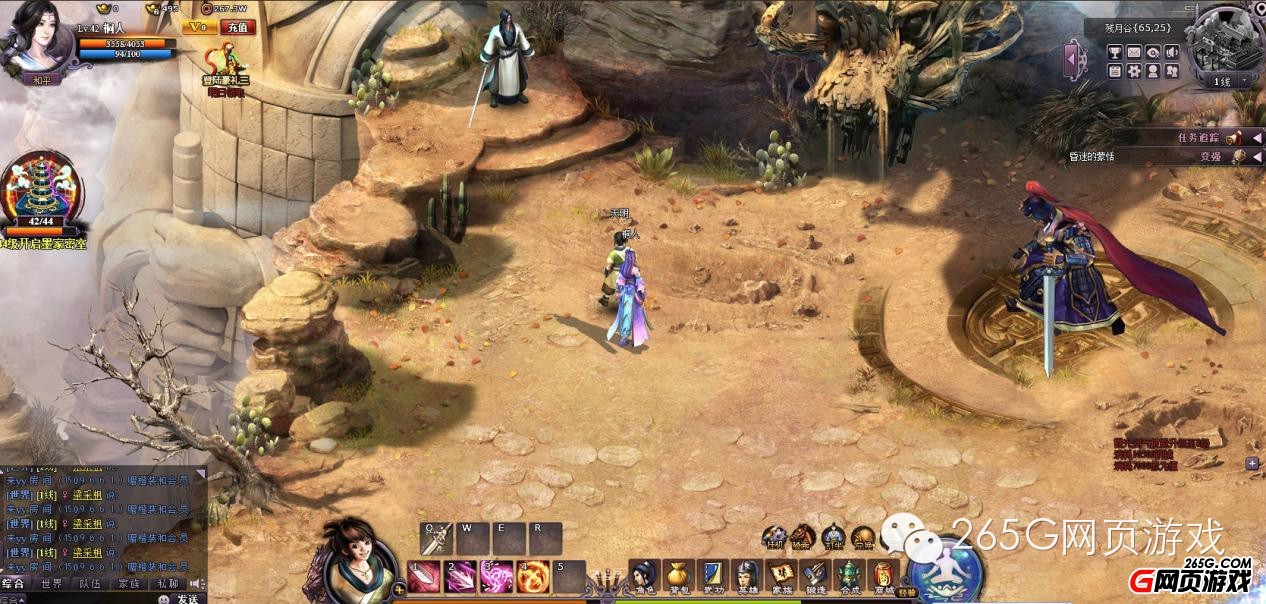The image size is (1266, 604).
Task: Open the 锻造 forging menu
Action: pos(815,577)
